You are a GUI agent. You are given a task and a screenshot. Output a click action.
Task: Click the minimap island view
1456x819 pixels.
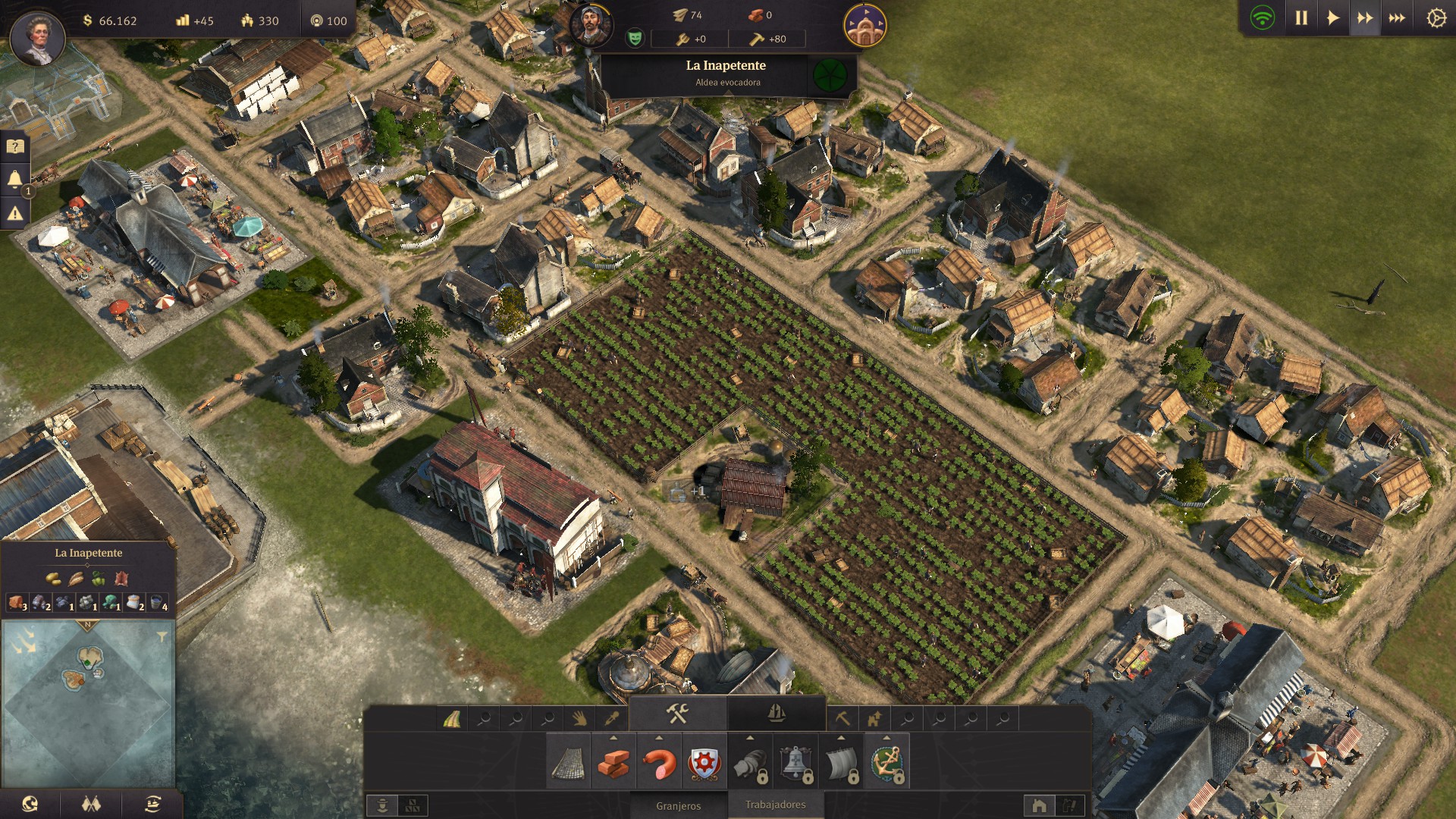(88, 701)
